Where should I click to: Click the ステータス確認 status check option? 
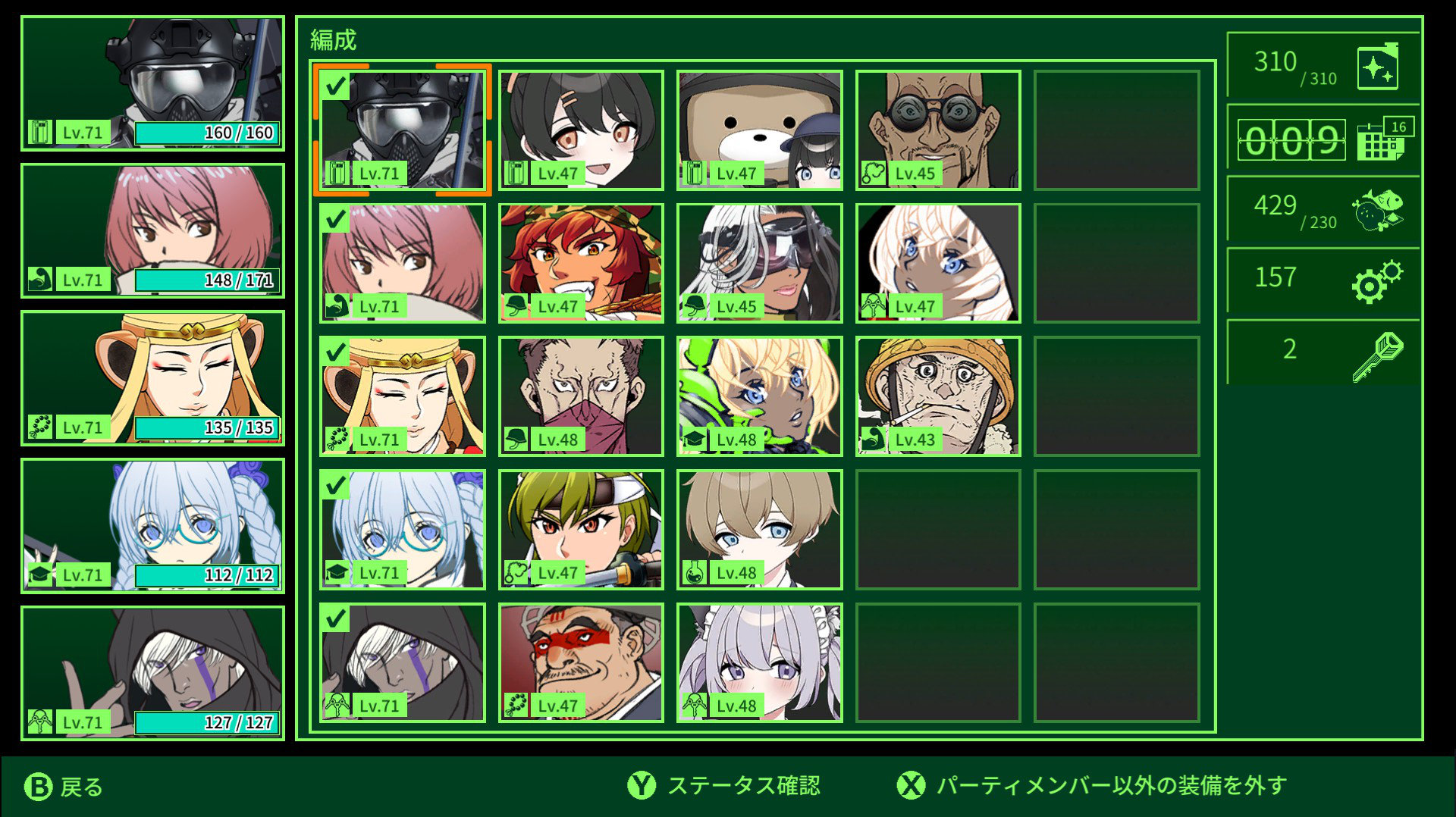[x=724, y=786]
